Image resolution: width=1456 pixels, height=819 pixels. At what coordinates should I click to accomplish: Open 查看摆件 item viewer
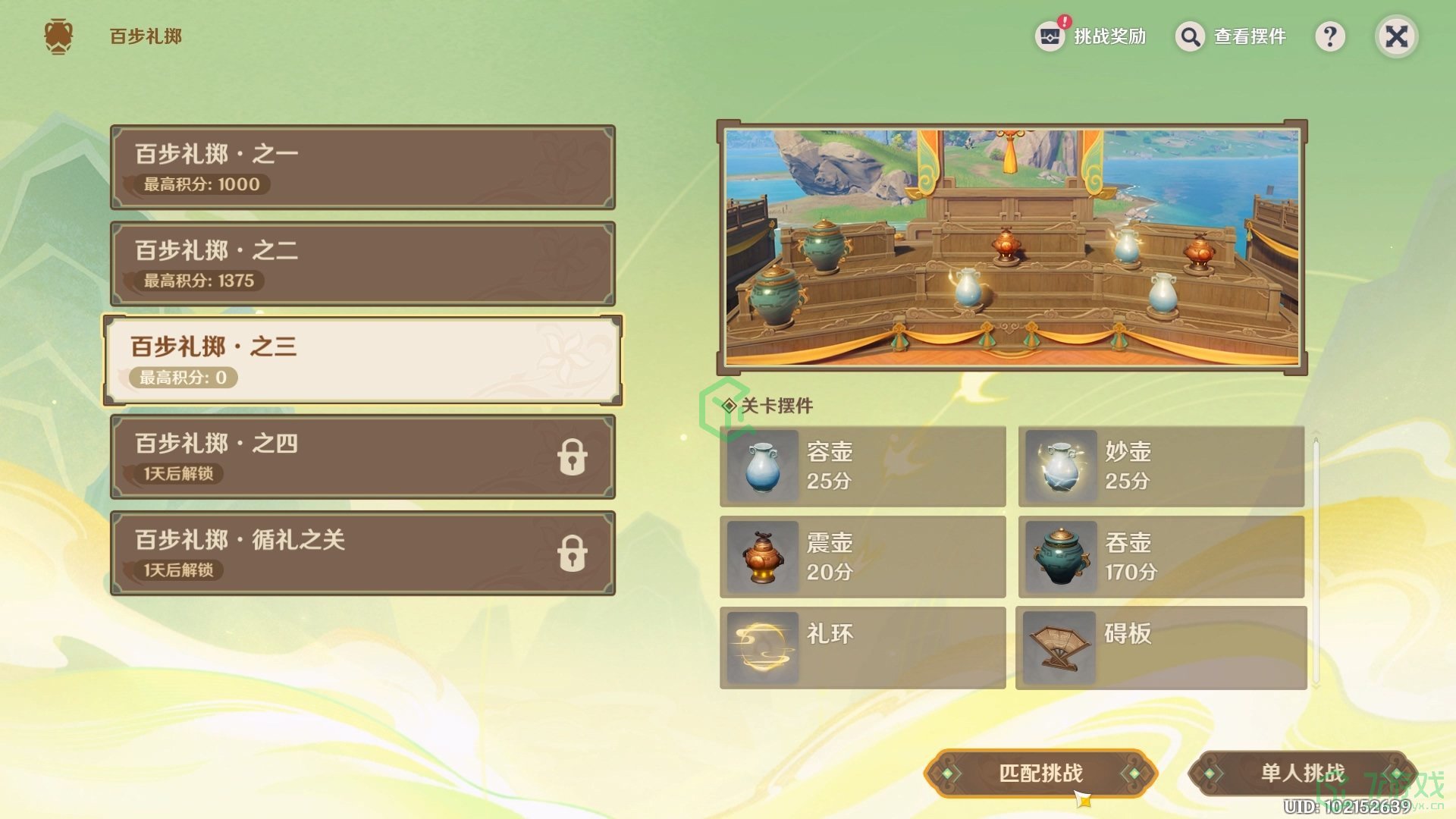[1232, 36]
